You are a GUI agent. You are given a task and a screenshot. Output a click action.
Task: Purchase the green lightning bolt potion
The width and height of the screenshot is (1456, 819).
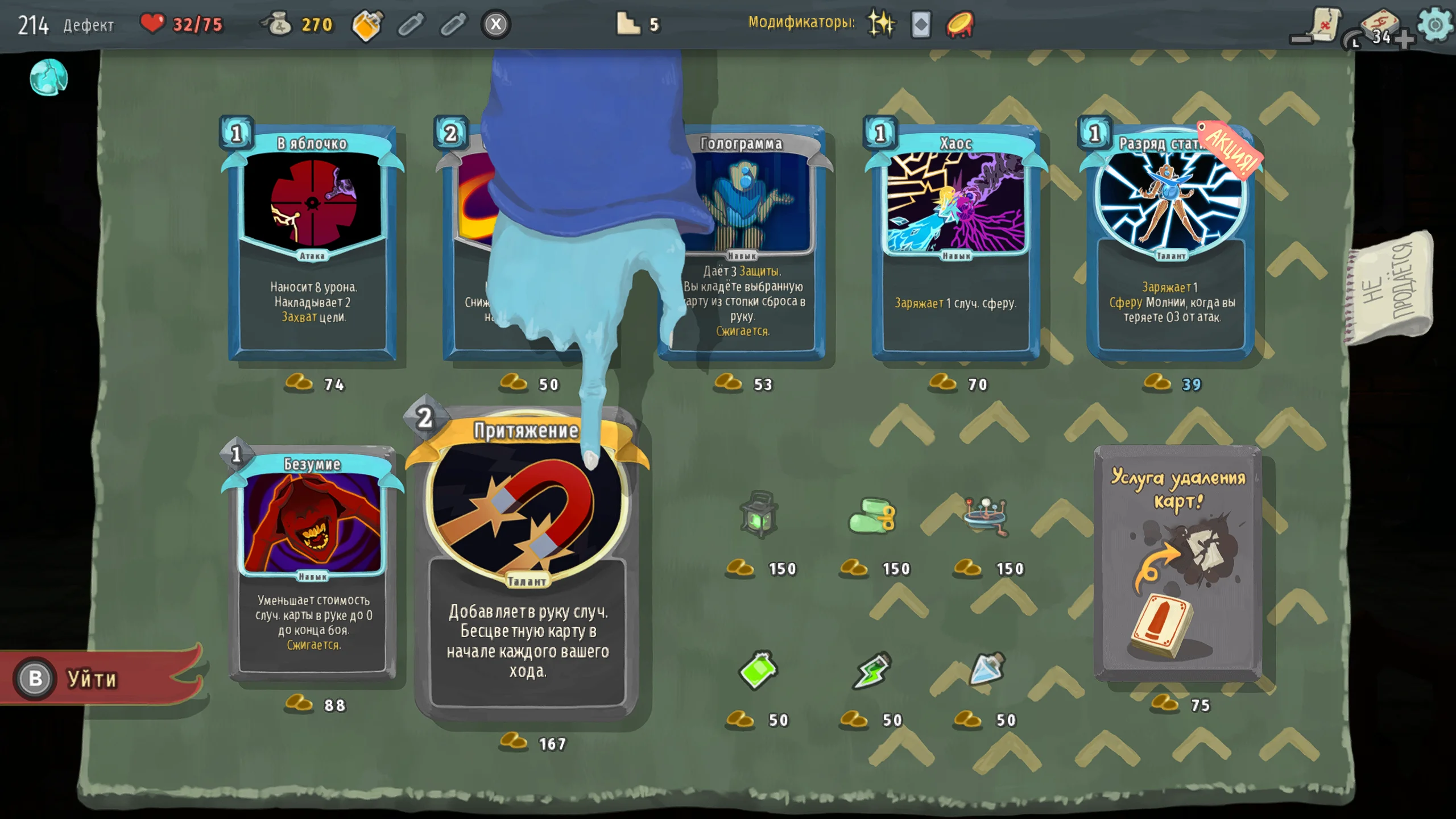click(x=871, y=670)
